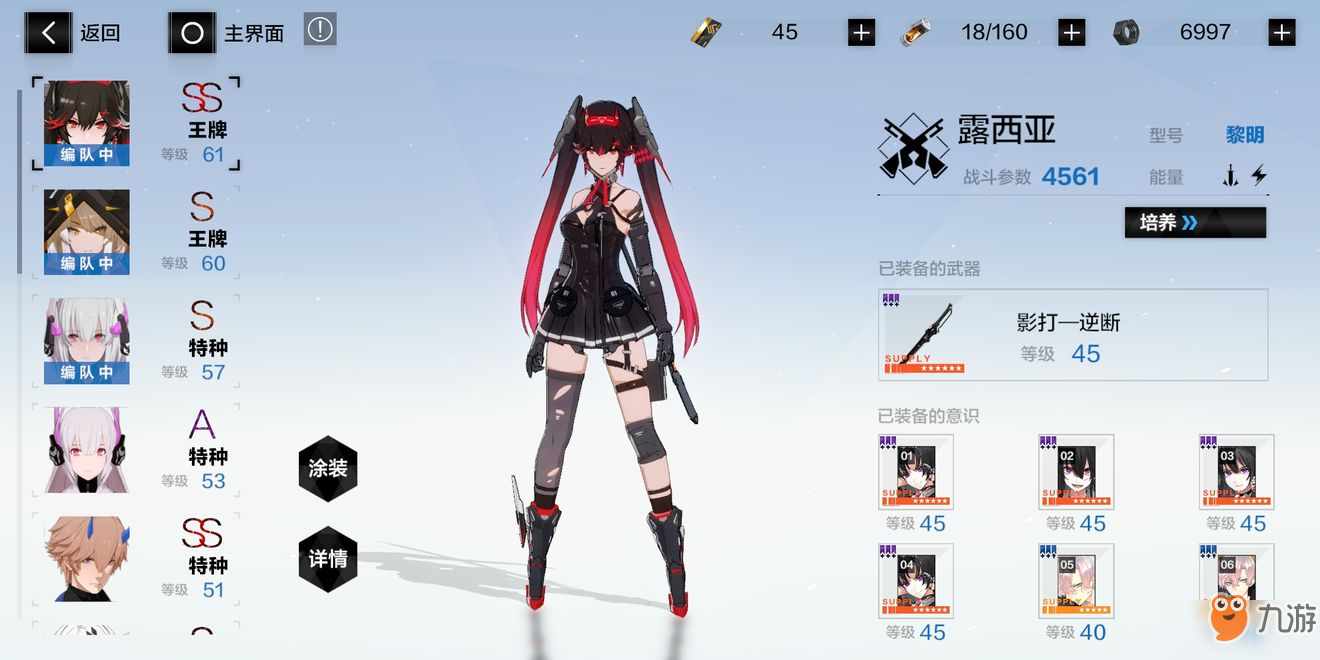Select the equipped weapon 影打—逆断
Screen dimensions: 1320x660
click(x=1073, y=335)
